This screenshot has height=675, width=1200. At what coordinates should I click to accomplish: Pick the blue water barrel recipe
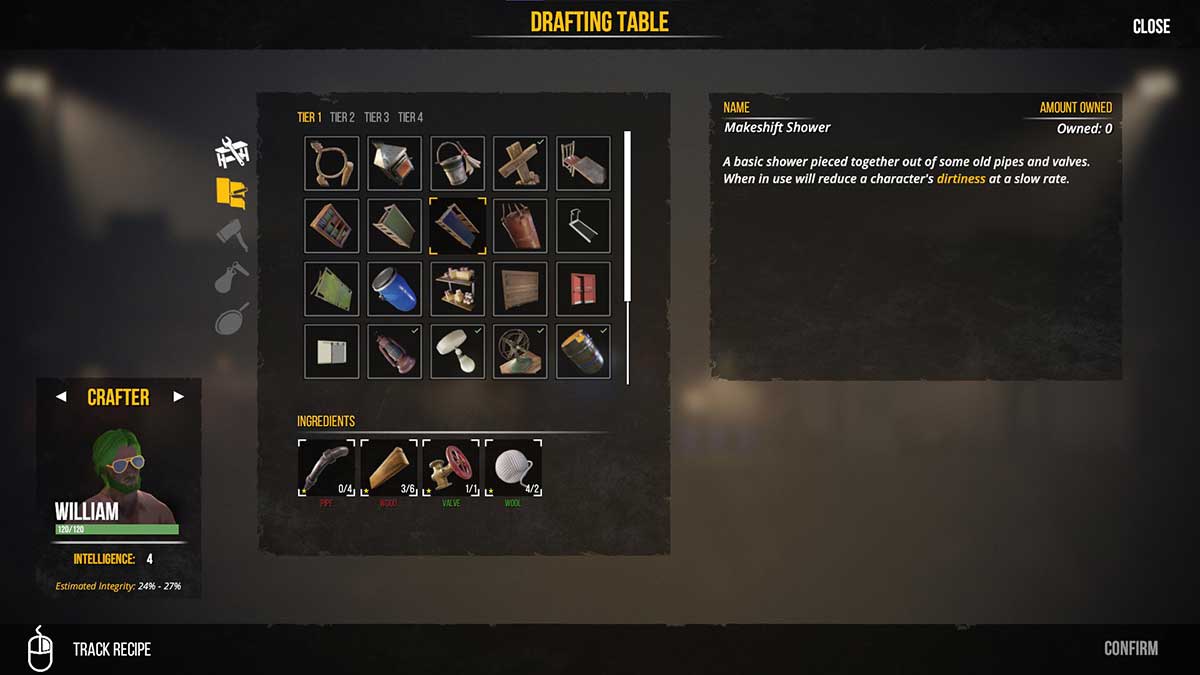394,288
